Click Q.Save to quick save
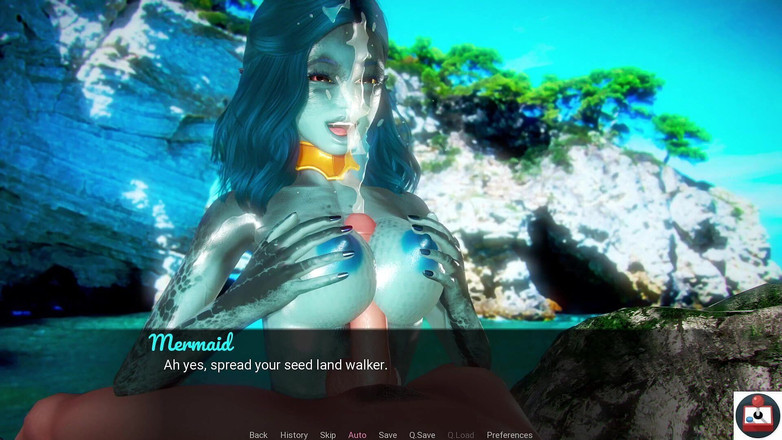782x440 pixels. (422, 435)
